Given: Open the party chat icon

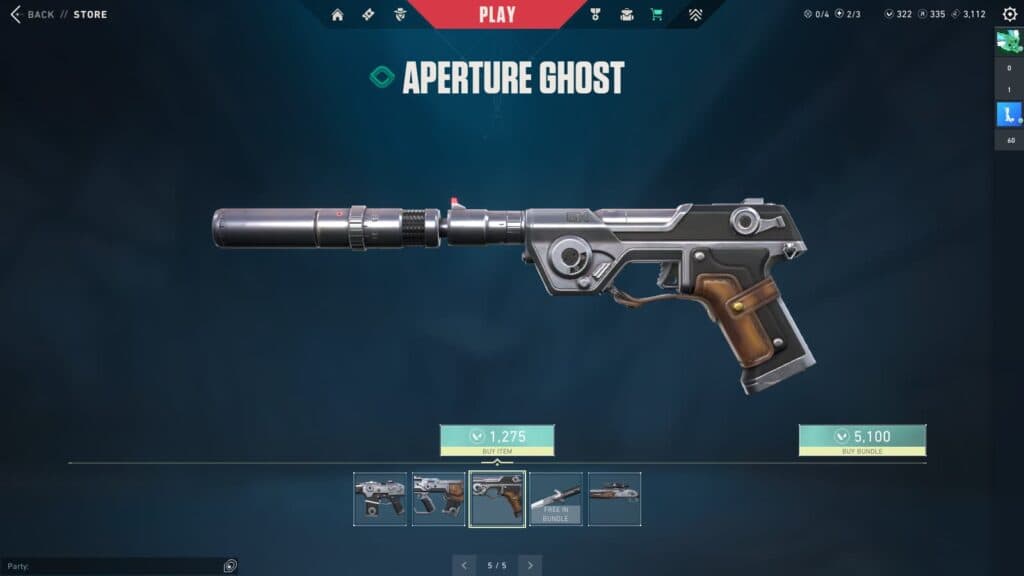Looking at the screenshot, I should click(230, 565).
